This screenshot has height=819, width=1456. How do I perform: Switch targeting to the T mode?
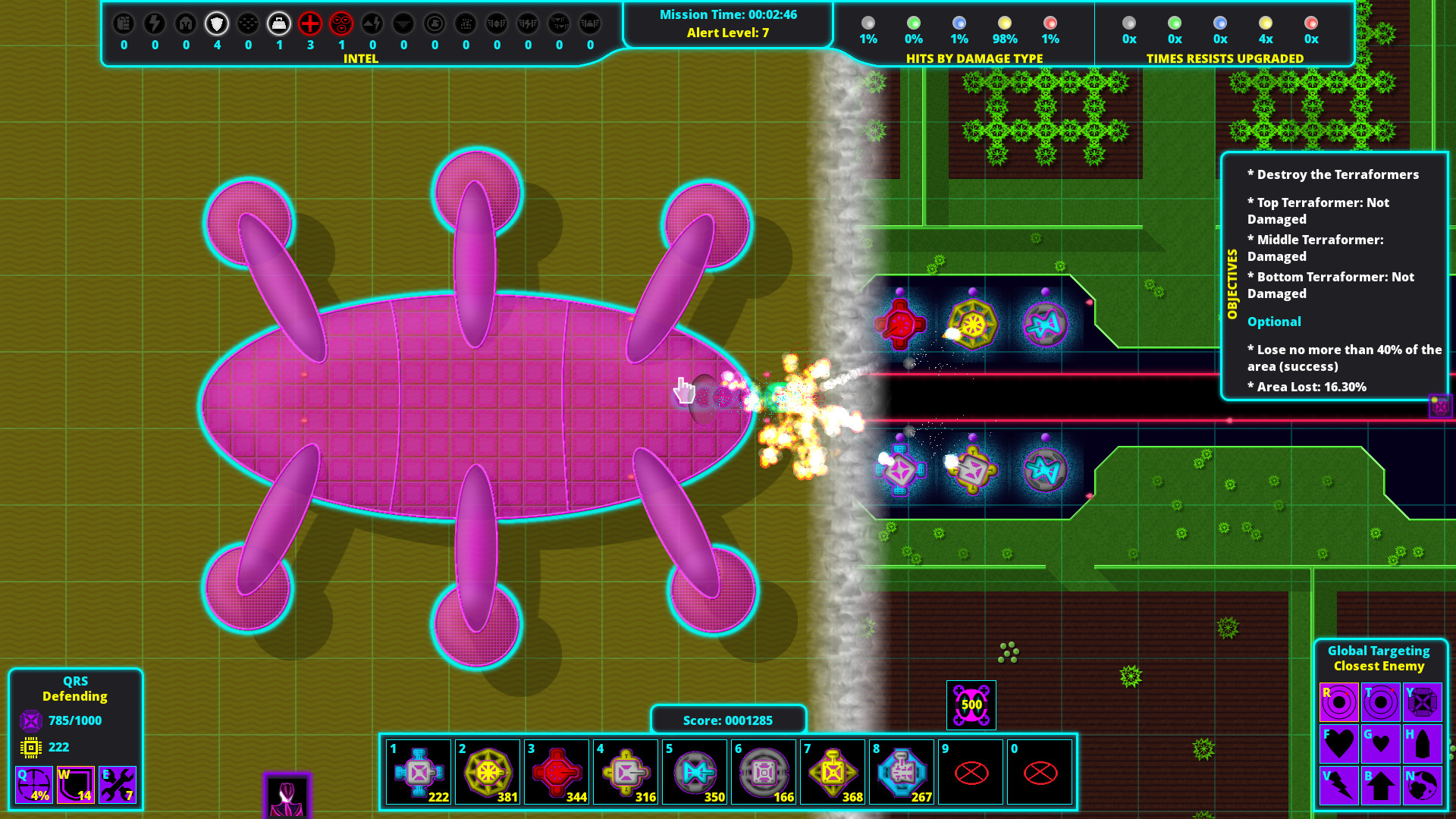click(x=1381, y=701)
